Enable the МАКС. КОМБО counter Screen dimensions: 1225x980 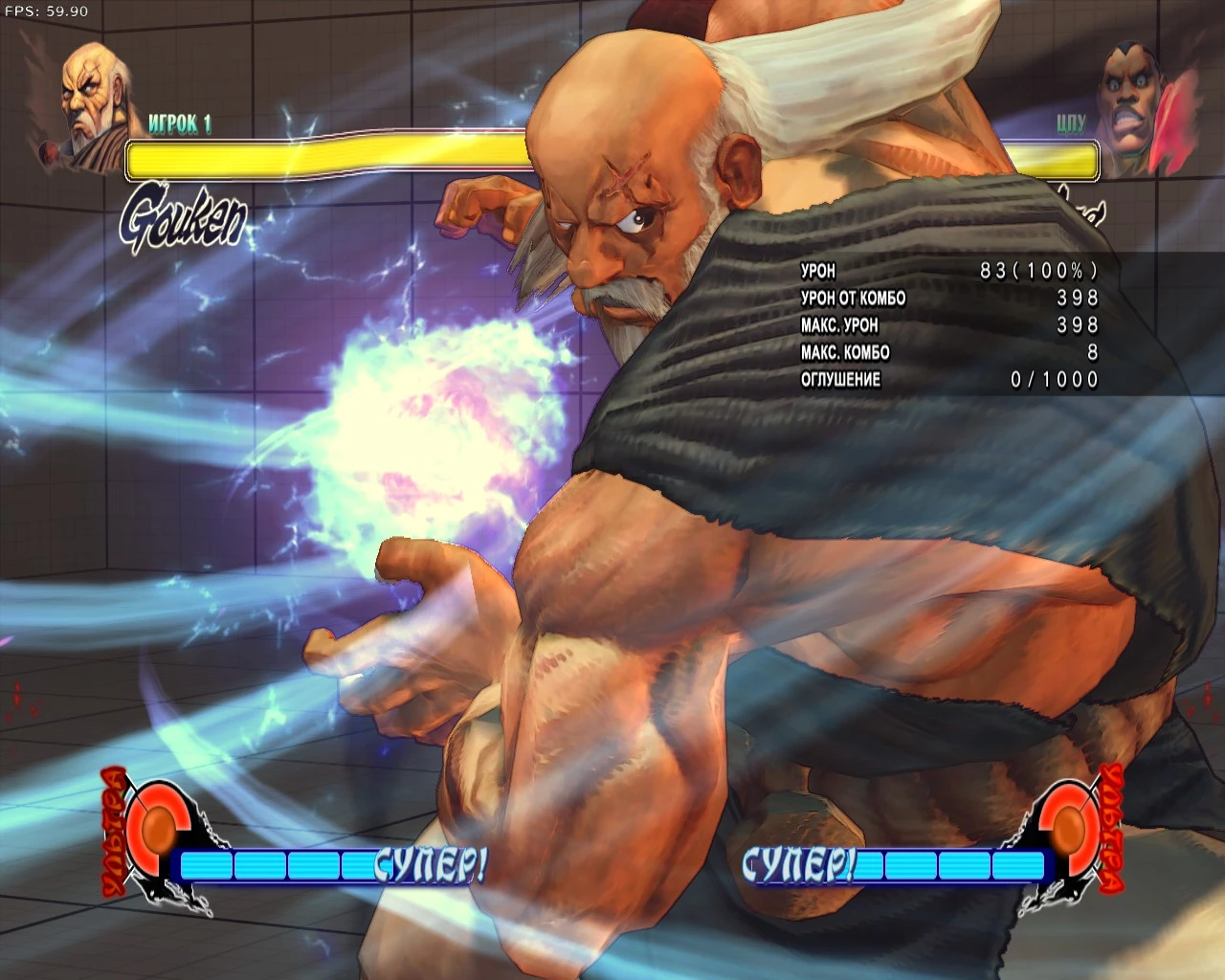coord(845,352)
